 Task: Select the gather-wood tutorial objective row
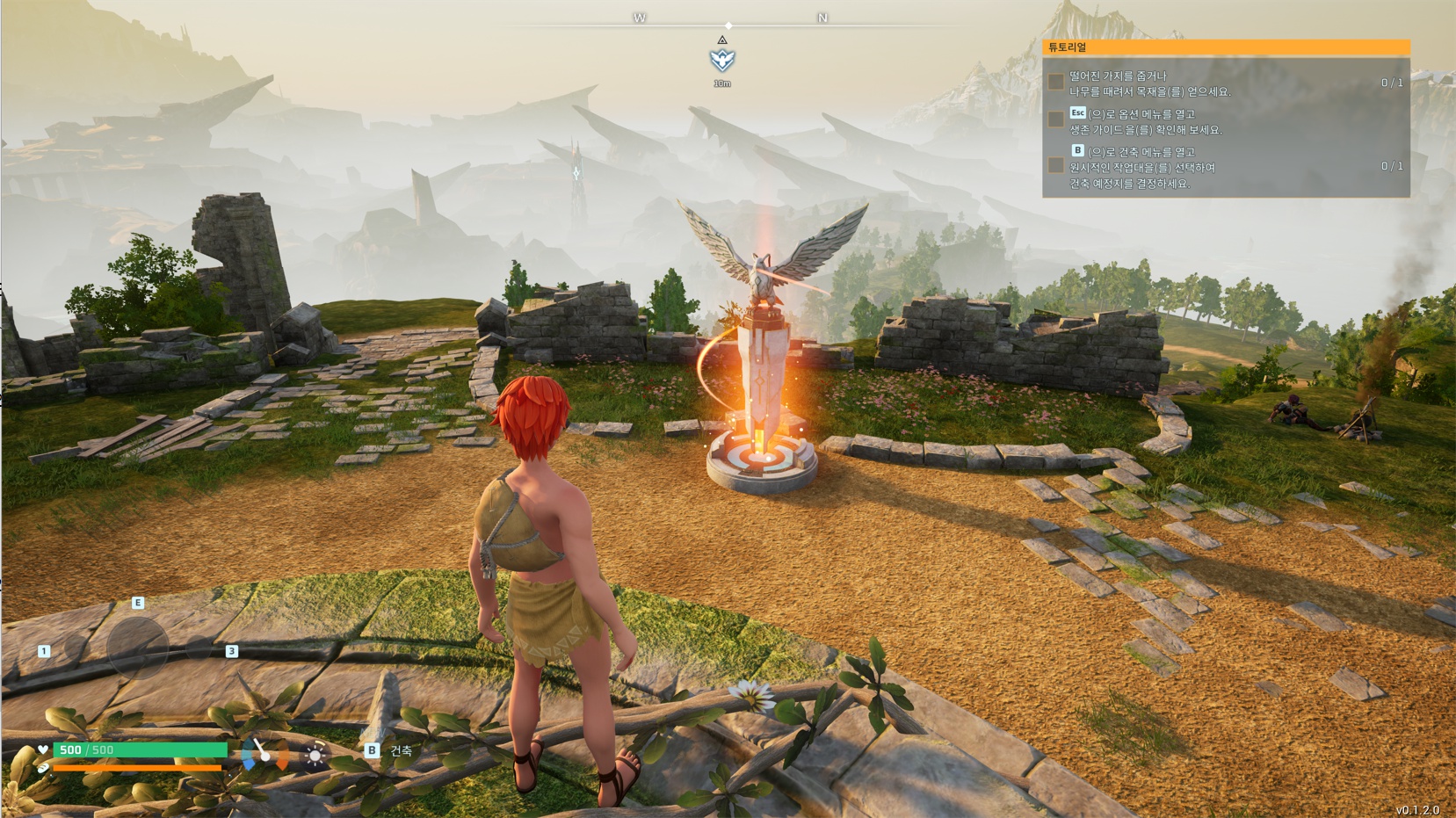pyautogui.click(x=1226, y=83)
